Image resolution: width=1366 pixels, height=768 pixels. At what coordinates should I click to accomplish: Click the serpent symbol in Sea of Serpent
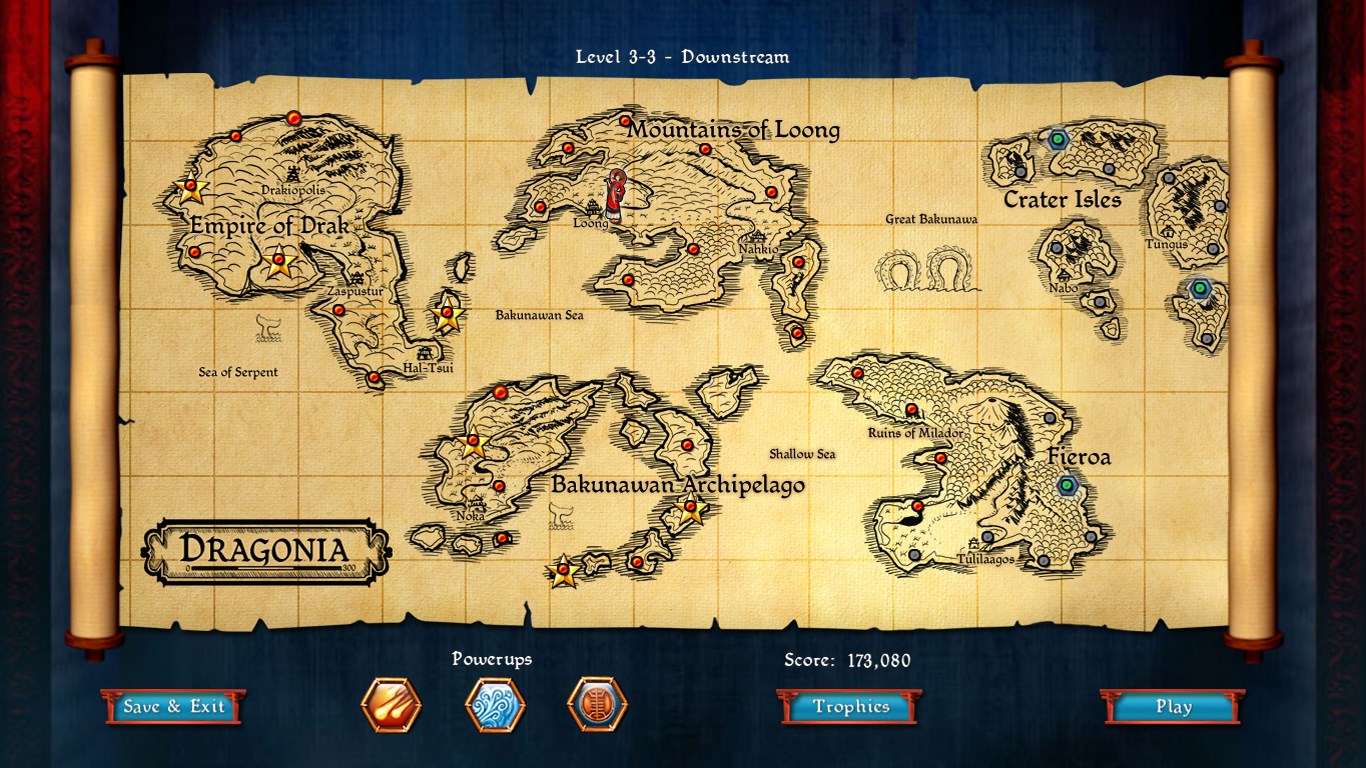266,326
